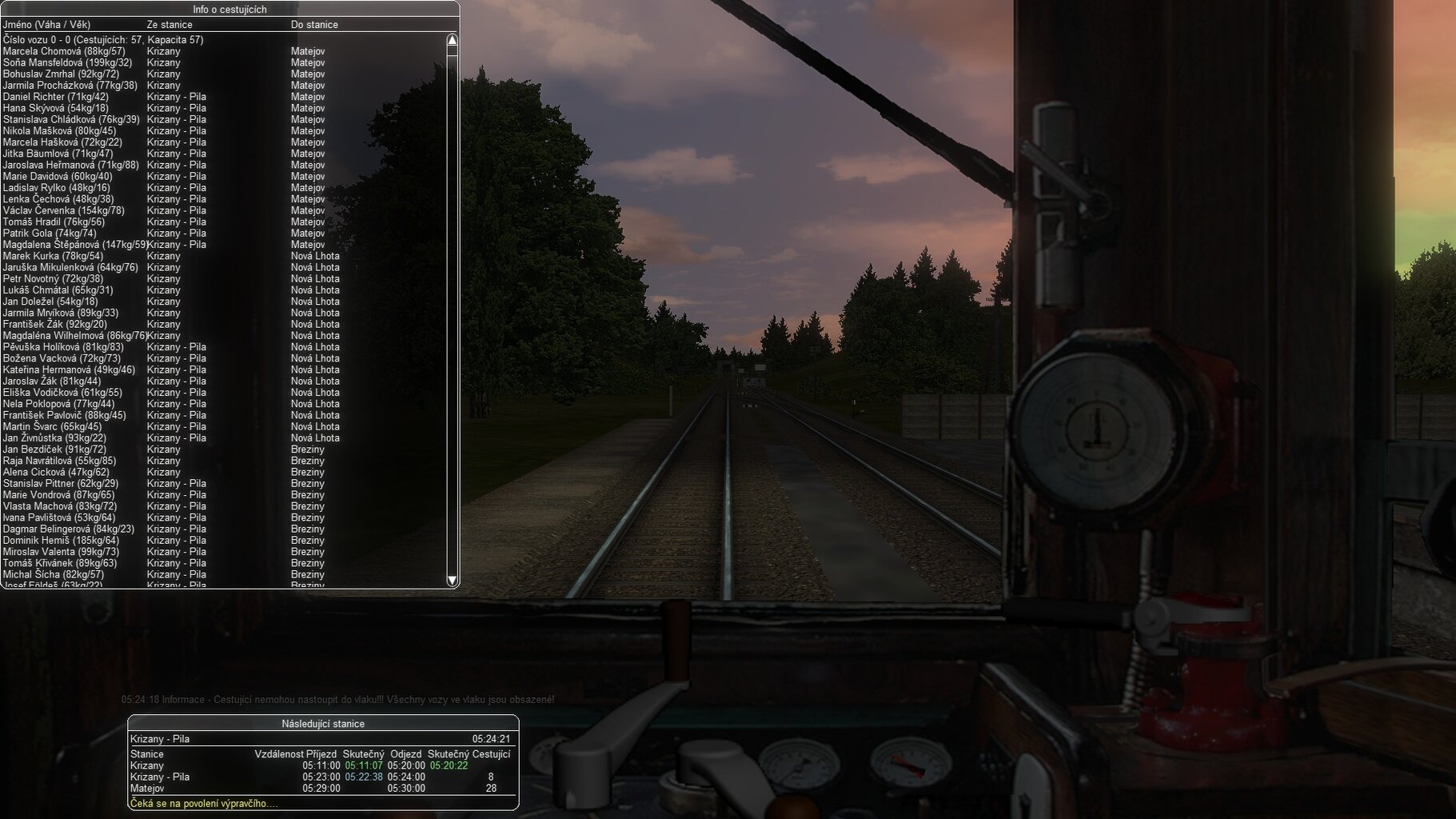Choose passenger Stanislav Pittner in list
The image size is (1456, 819).
tap(61, 484)
